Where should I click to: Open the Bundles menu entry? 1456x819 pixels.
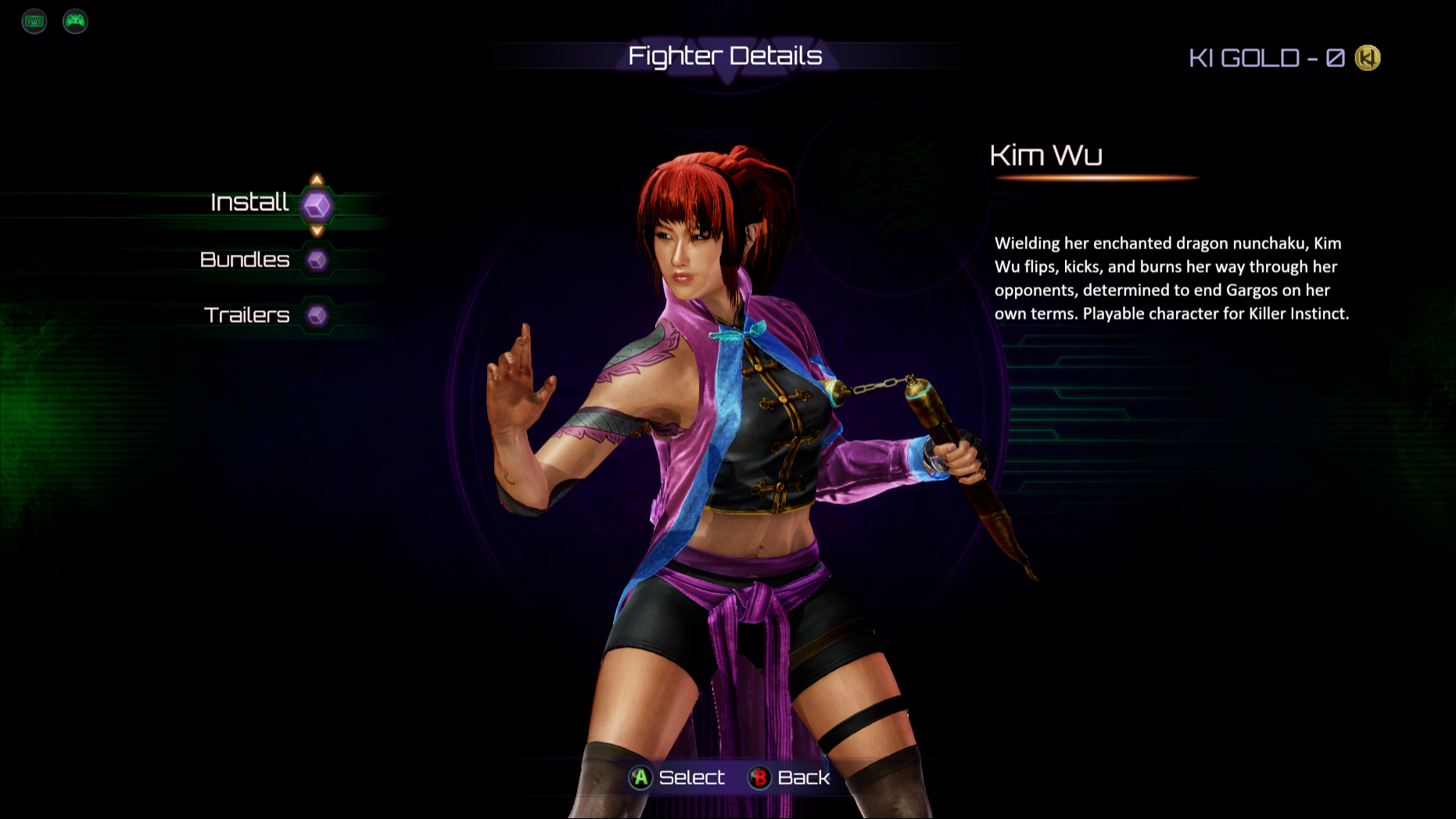[x=246, y=260]
